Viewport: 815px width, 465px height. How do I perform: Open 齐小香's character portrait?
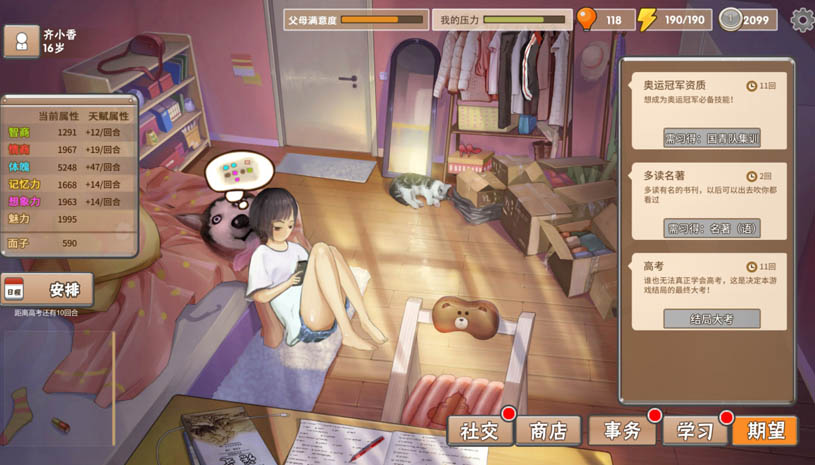pyautogui.click(x=22, y=41)
